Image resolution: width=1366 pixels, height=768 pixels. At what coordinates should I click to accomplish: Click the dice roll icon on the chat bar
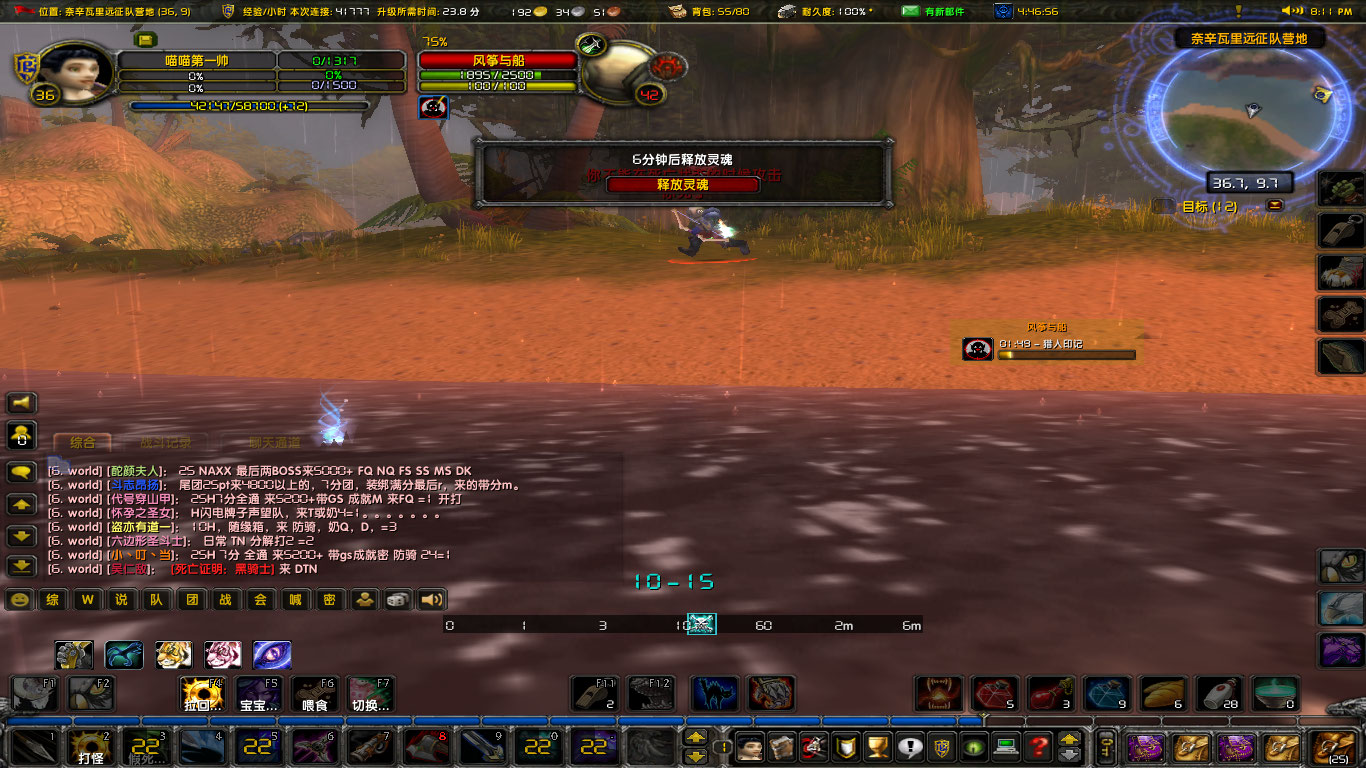(397, 600)
